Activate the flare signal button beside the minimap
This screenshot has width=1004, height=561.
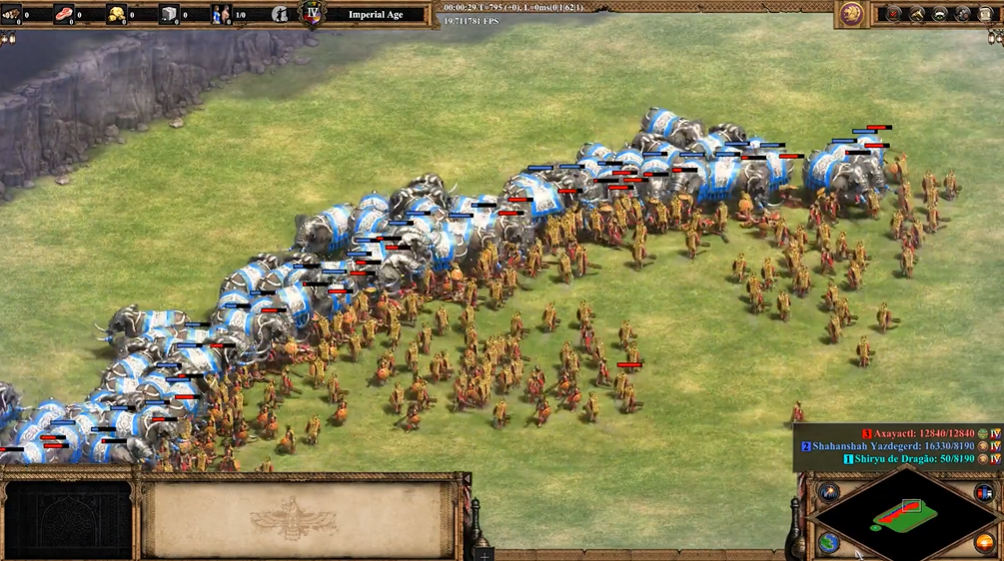829,491
